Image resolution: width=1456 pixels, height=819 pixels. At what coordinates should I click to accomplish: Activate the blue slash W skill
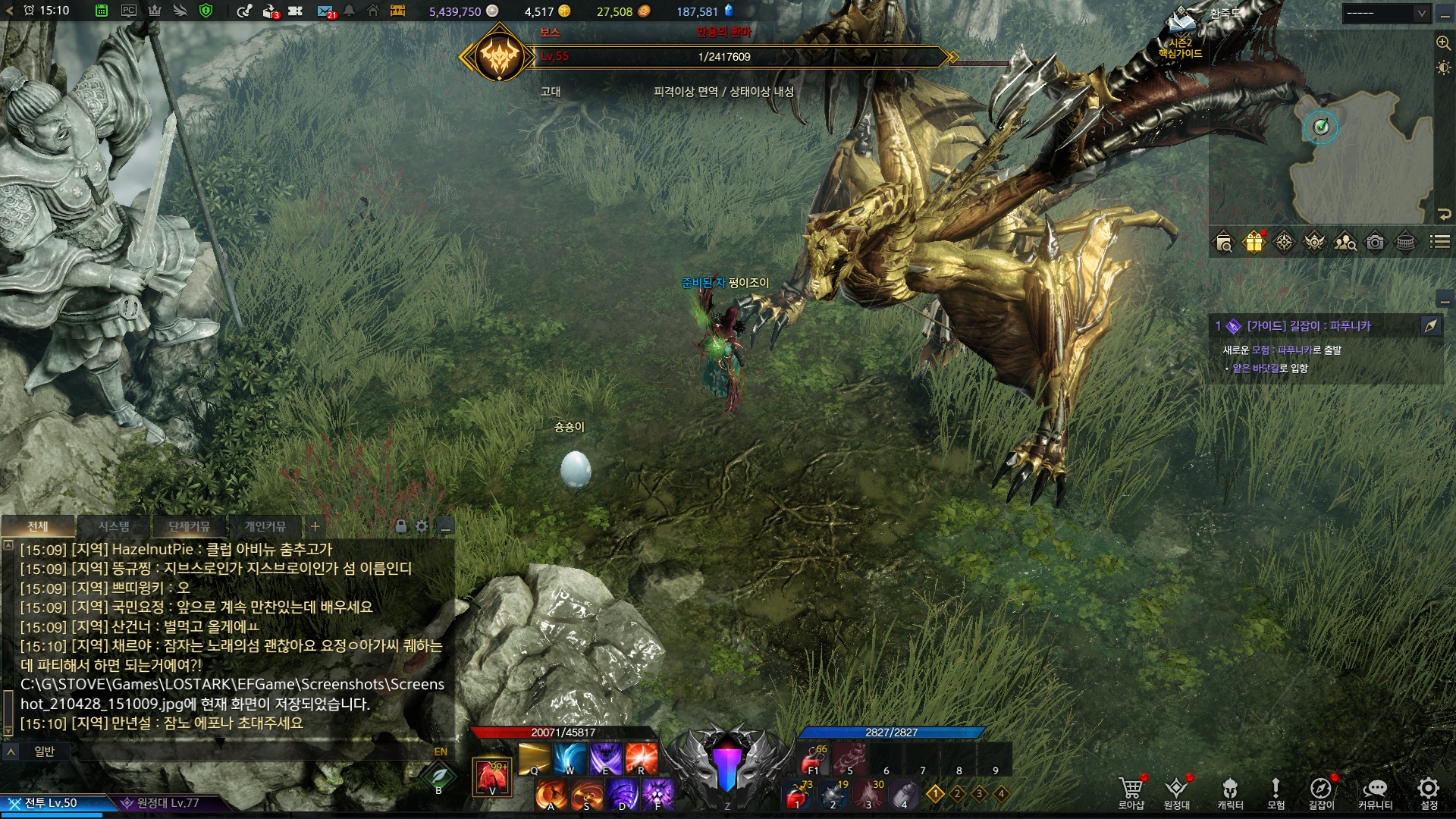click(x=570, y=758)
